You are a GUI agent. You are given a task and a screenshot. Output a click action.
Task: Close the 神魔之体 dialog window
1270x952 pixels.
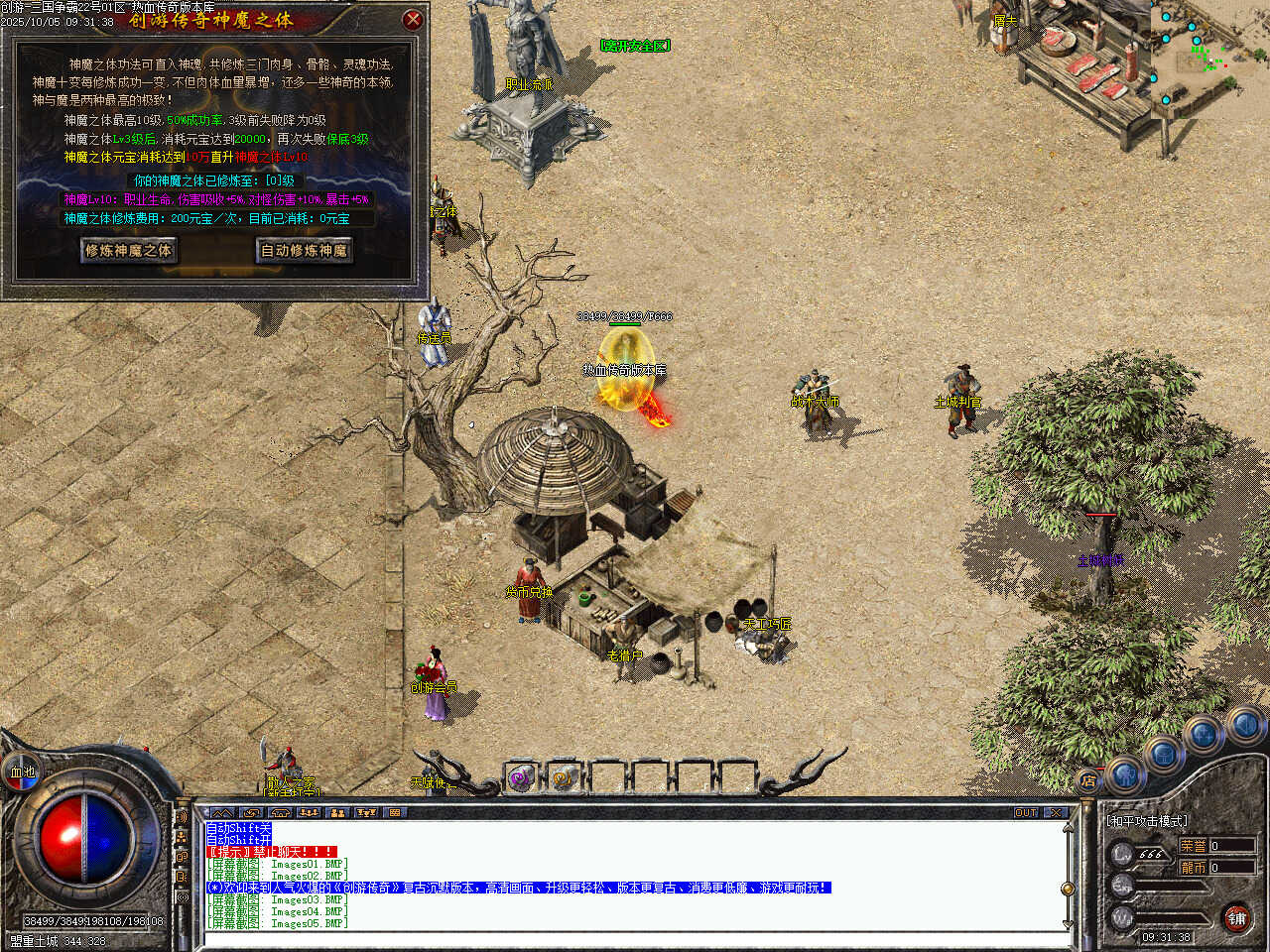click(x=413, y=19)
